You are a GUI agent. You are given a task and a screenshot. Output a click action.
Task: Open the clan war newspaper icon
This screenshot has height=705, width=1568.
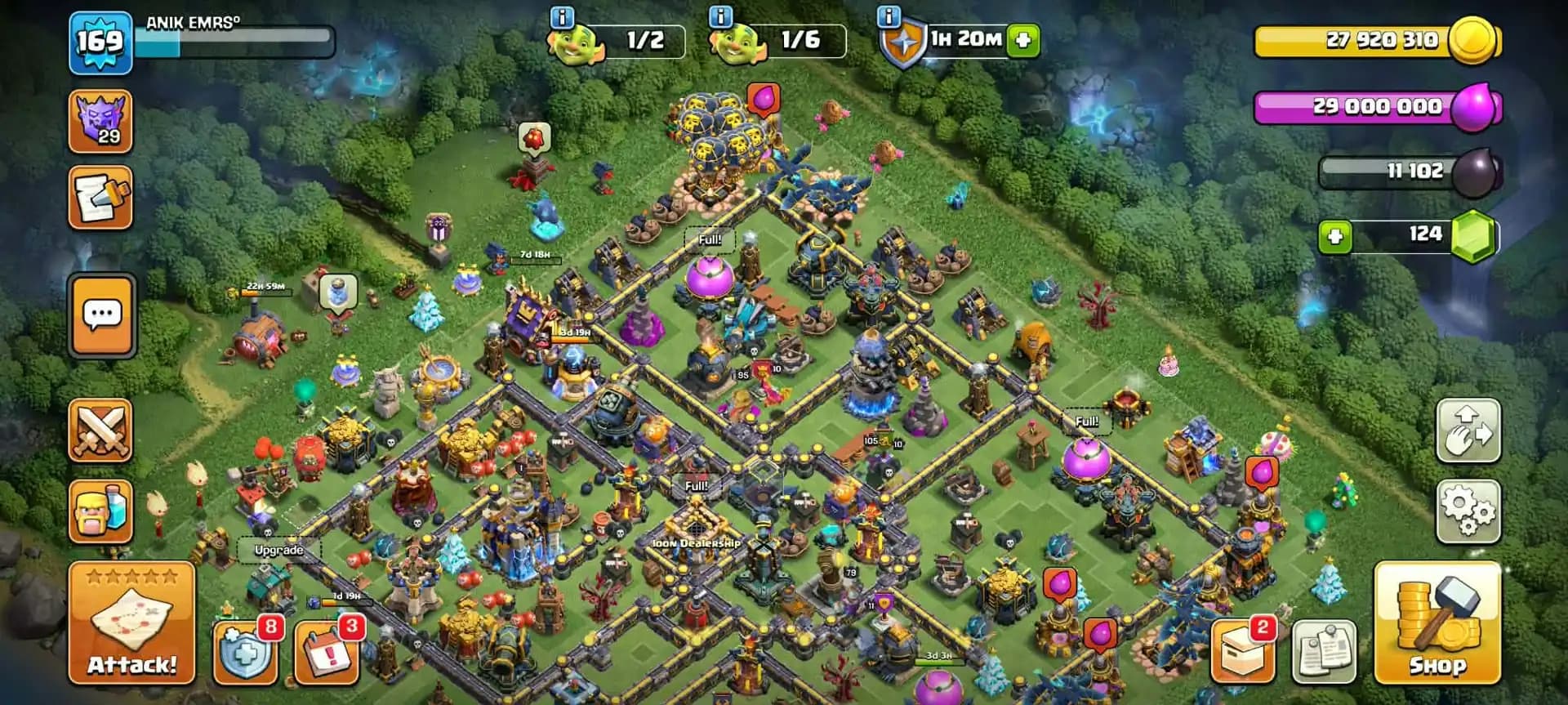click(x=101, y=199)
